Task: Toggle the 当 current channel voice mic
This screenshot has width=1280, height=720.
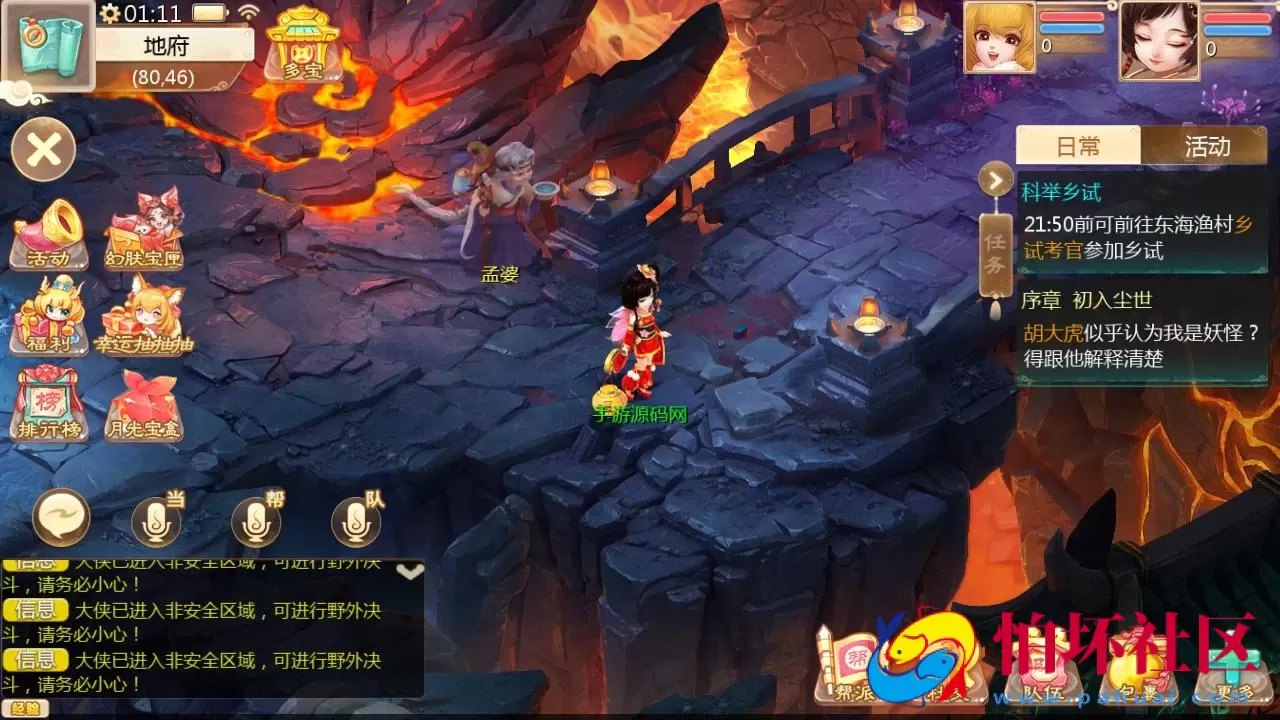Action: click(155, 522)
